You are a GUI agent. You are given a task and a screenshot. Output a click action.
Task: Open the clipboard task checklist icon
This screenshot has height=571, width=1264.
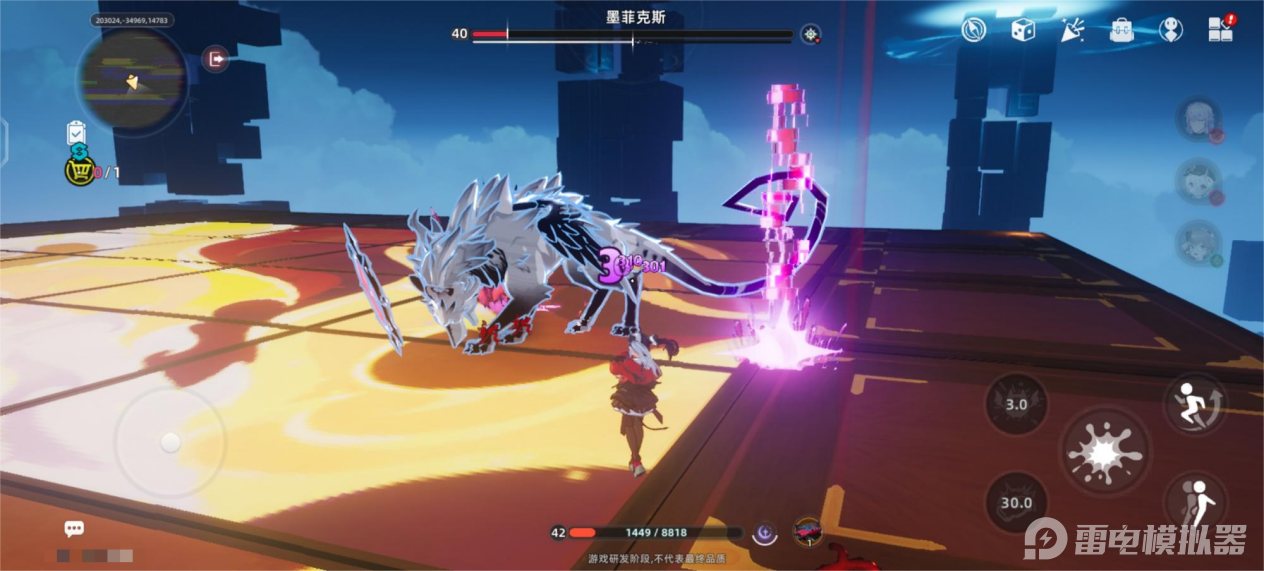(x=77, y=133)
